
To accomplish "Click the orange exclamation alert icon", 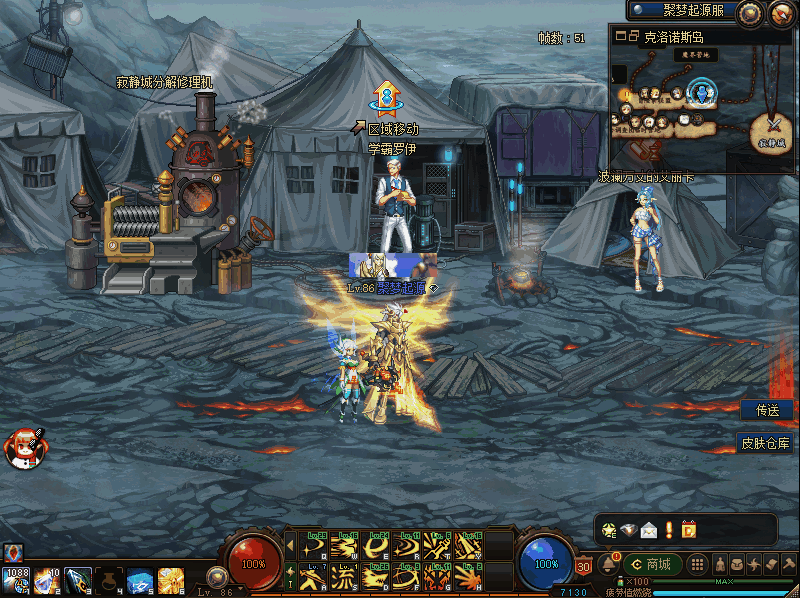I will pyautogui.click(x=668, y=529).
